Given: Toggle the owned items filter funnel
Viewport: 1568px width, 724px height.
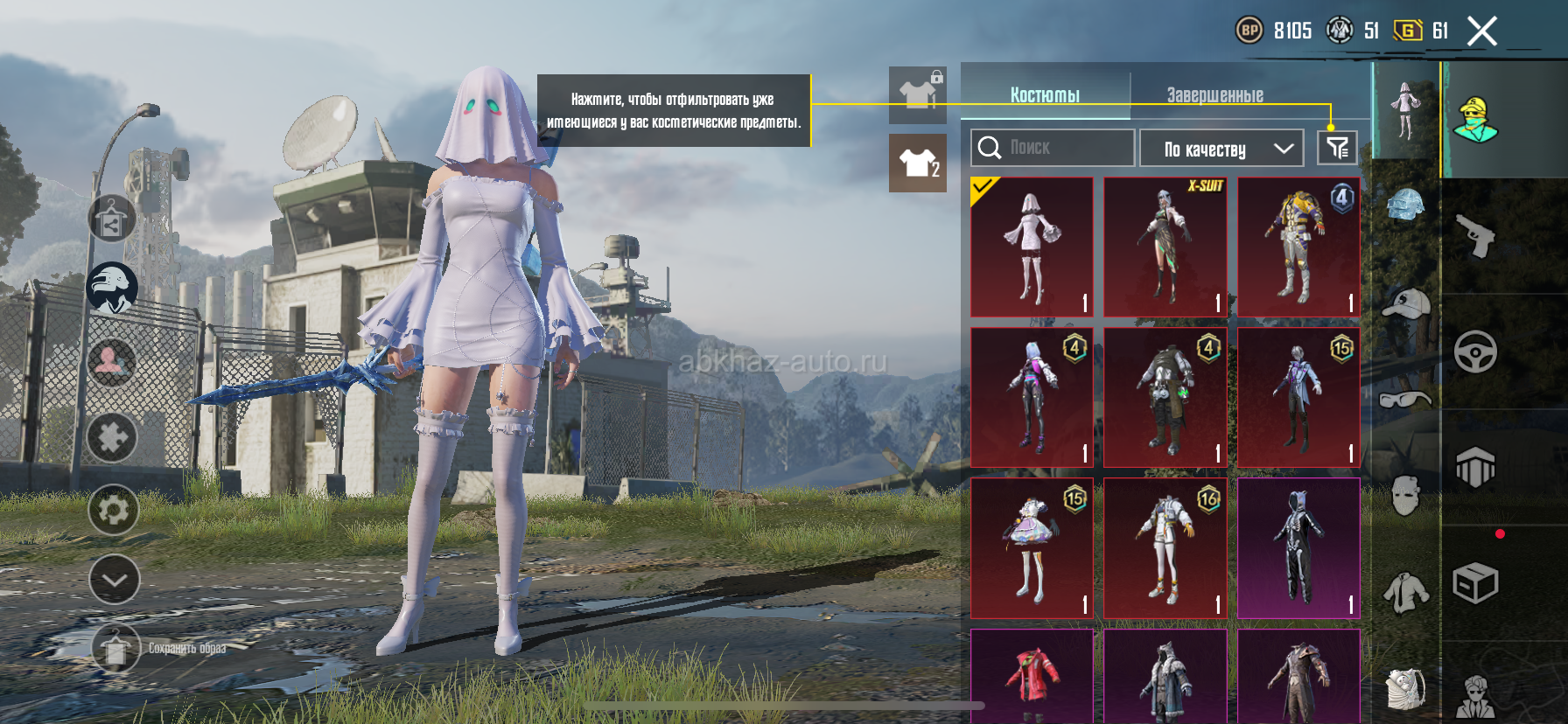Looking at the screenshot, I should click(x=1337, y=148).
